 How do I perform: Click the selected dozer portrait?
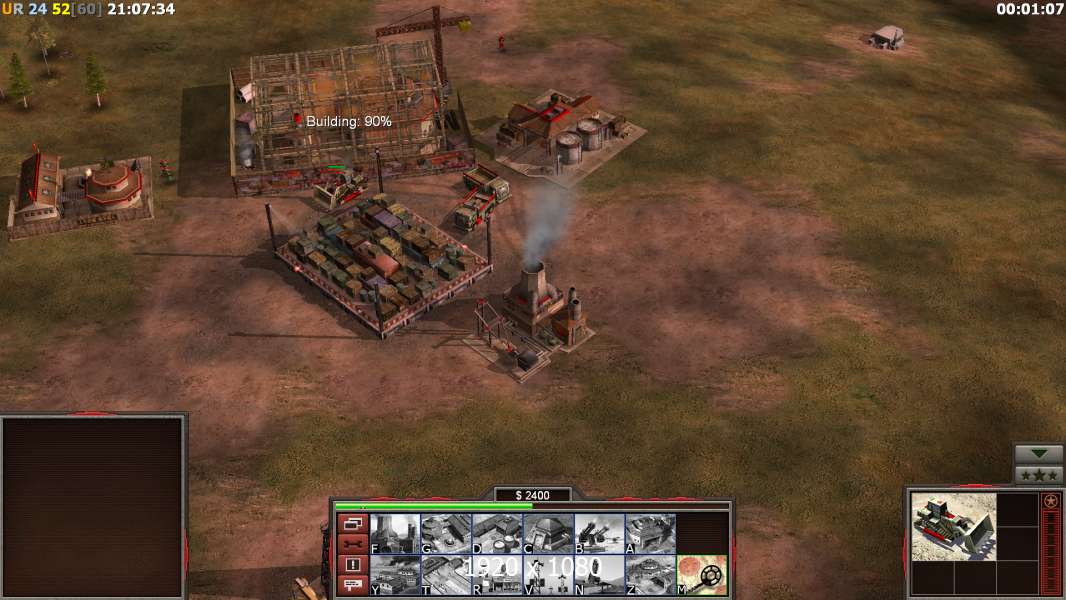[954, 526]
